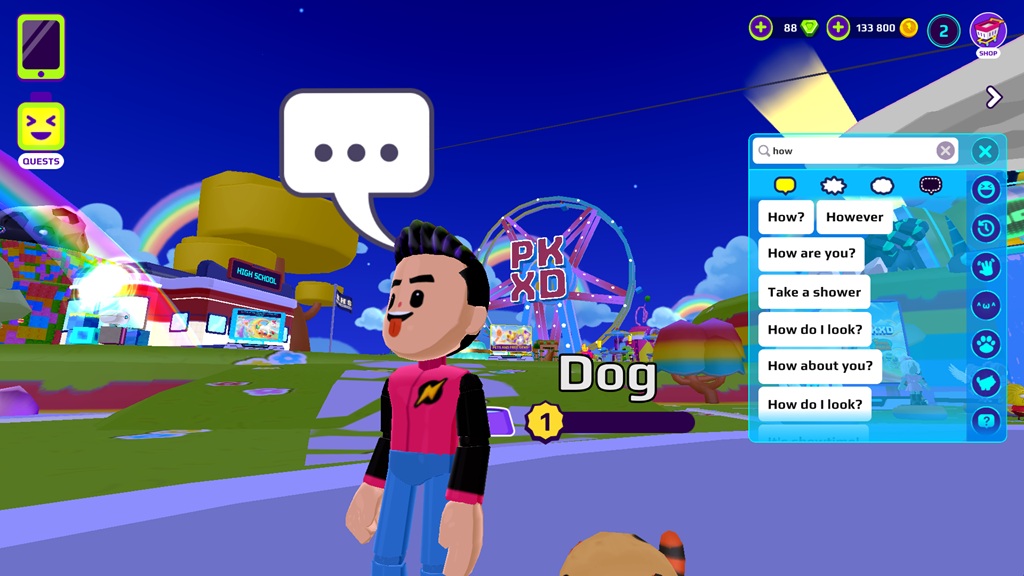Image resolution: width=1024 pixels, height=576 pixels.
Task: Open the Shop
Action: tap(987, 34)
